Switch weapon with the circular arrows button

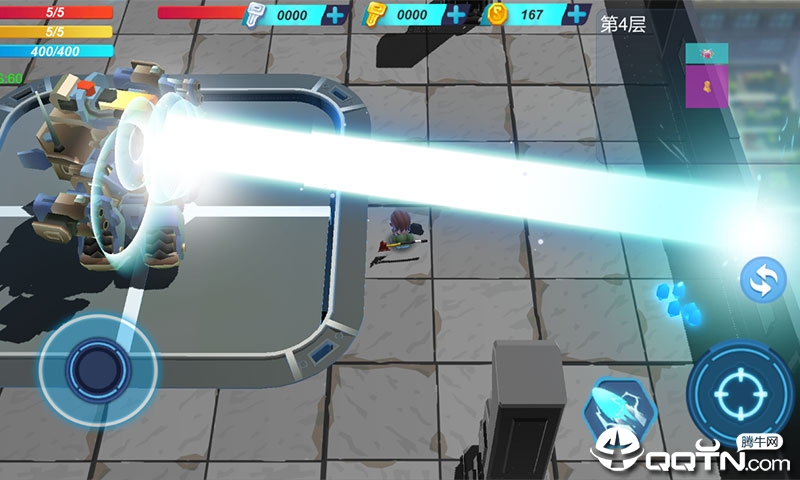pyautogui.click(x=763, y=281)
